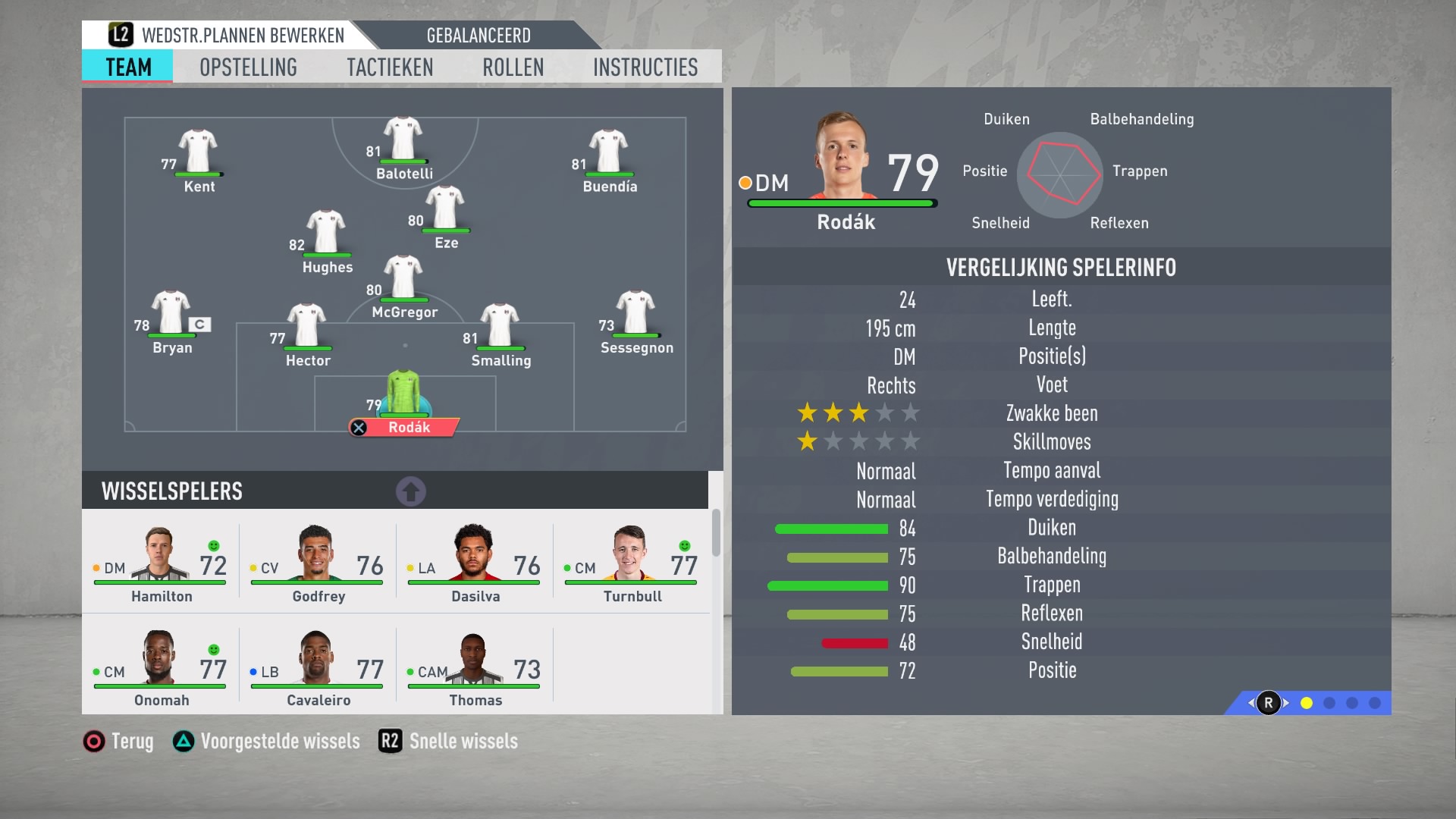This screenshot has width=1456, height=819.
Task: Switch to the Opstelling tab
Action: [248, 67]
